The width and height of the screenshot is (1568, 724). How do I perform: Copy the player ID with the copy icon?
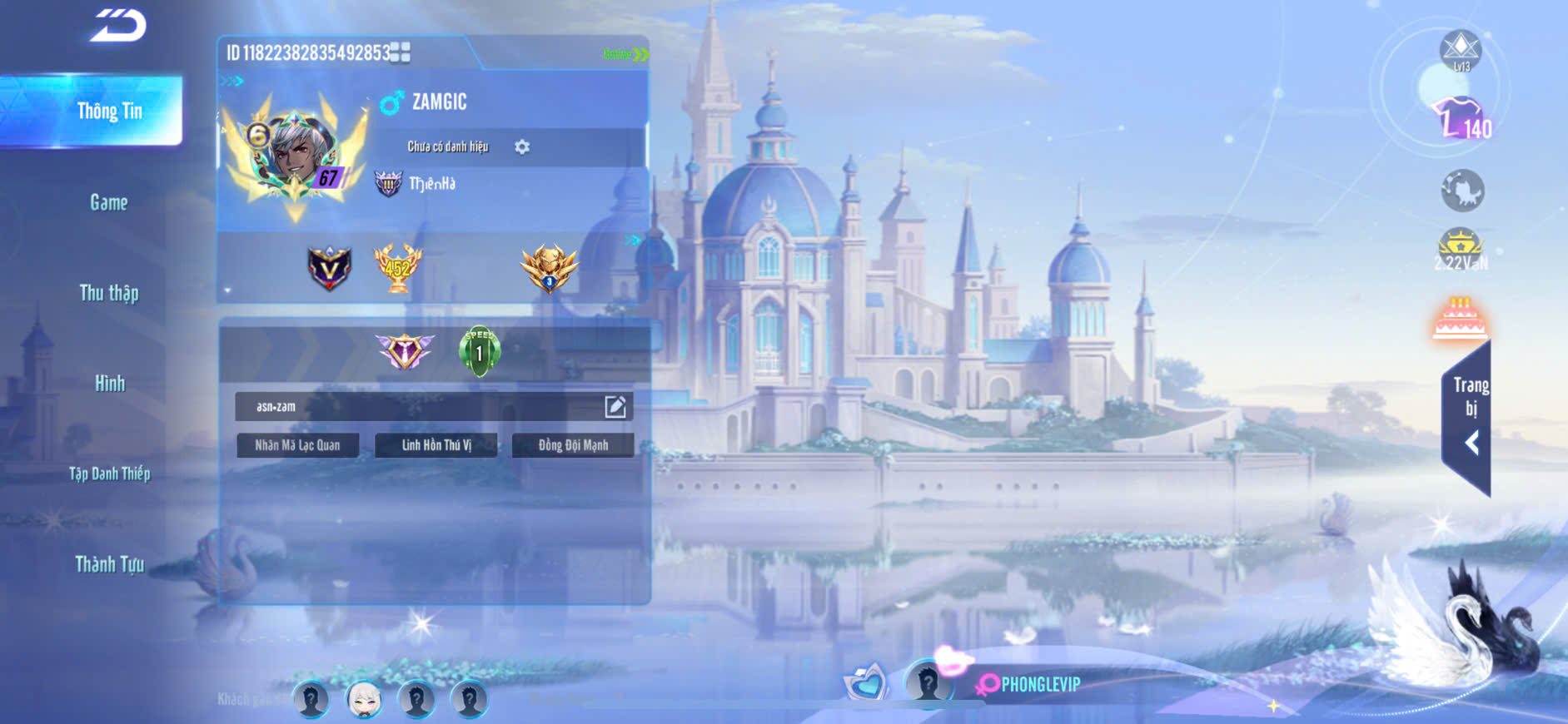click(x=401, y=53)
